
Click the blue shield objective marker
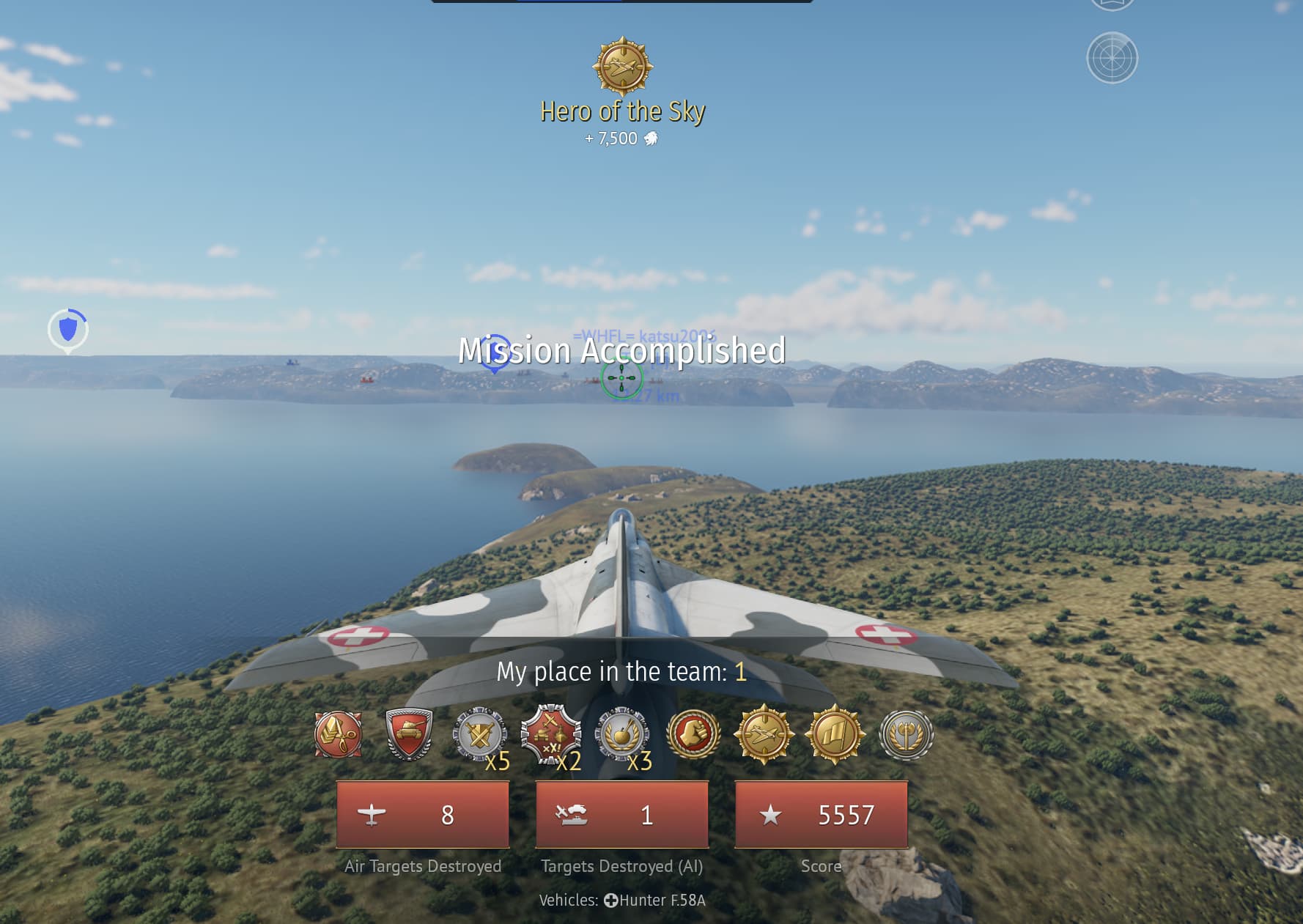[68, 329]
